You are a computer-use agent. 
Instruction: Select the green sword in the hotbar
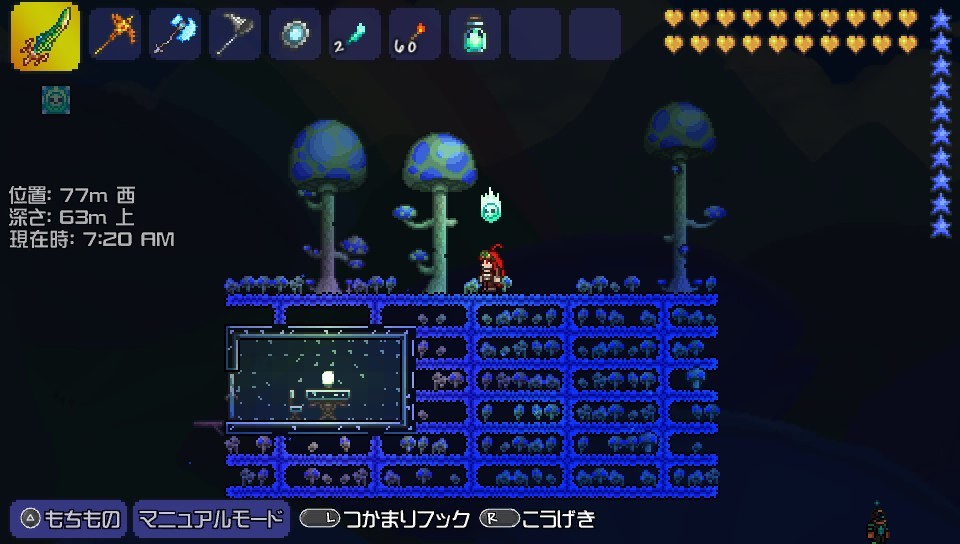[45, 36]
